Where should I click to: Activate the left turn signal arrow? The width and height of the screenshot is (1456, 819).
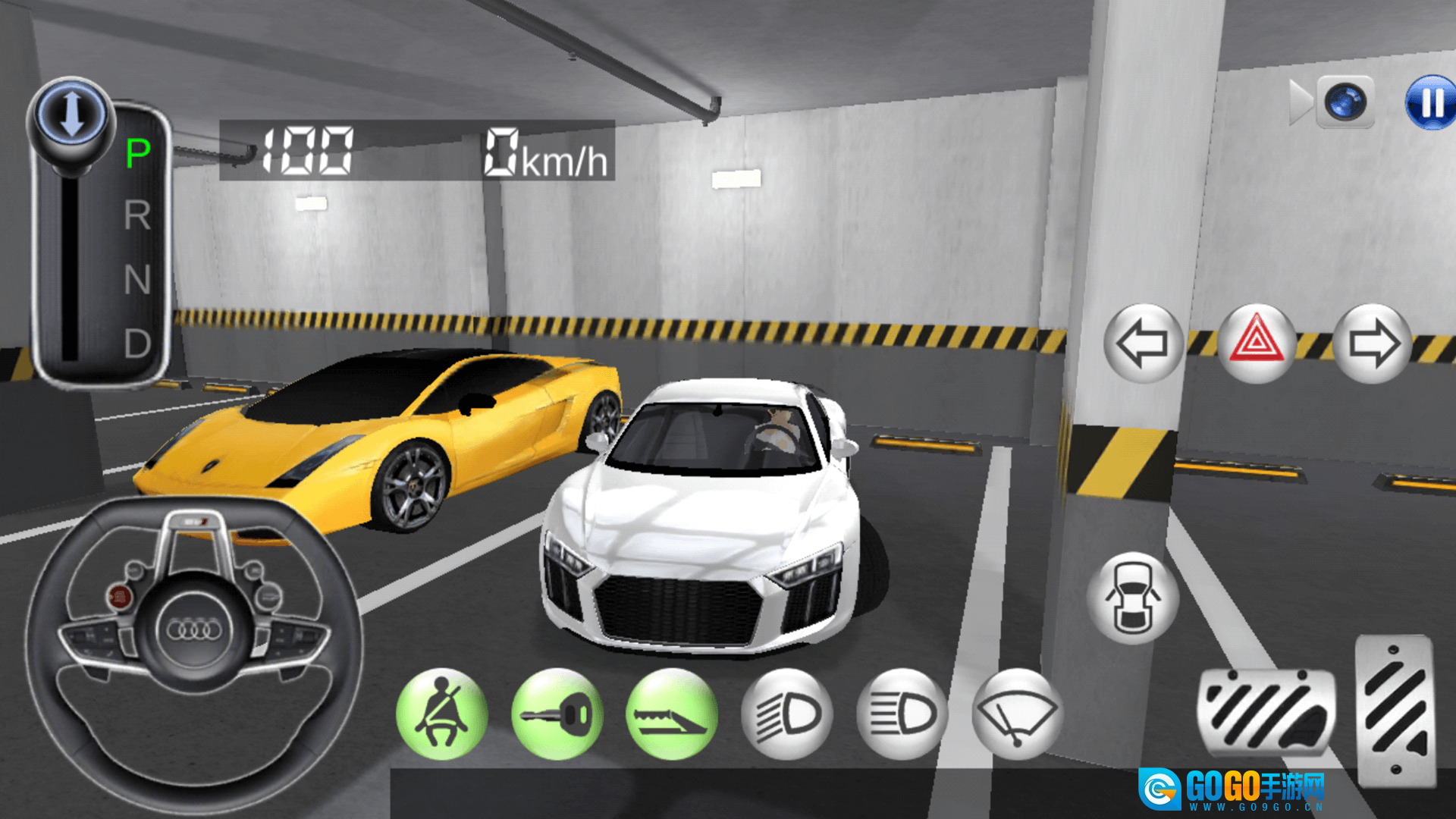[1143, 344]
